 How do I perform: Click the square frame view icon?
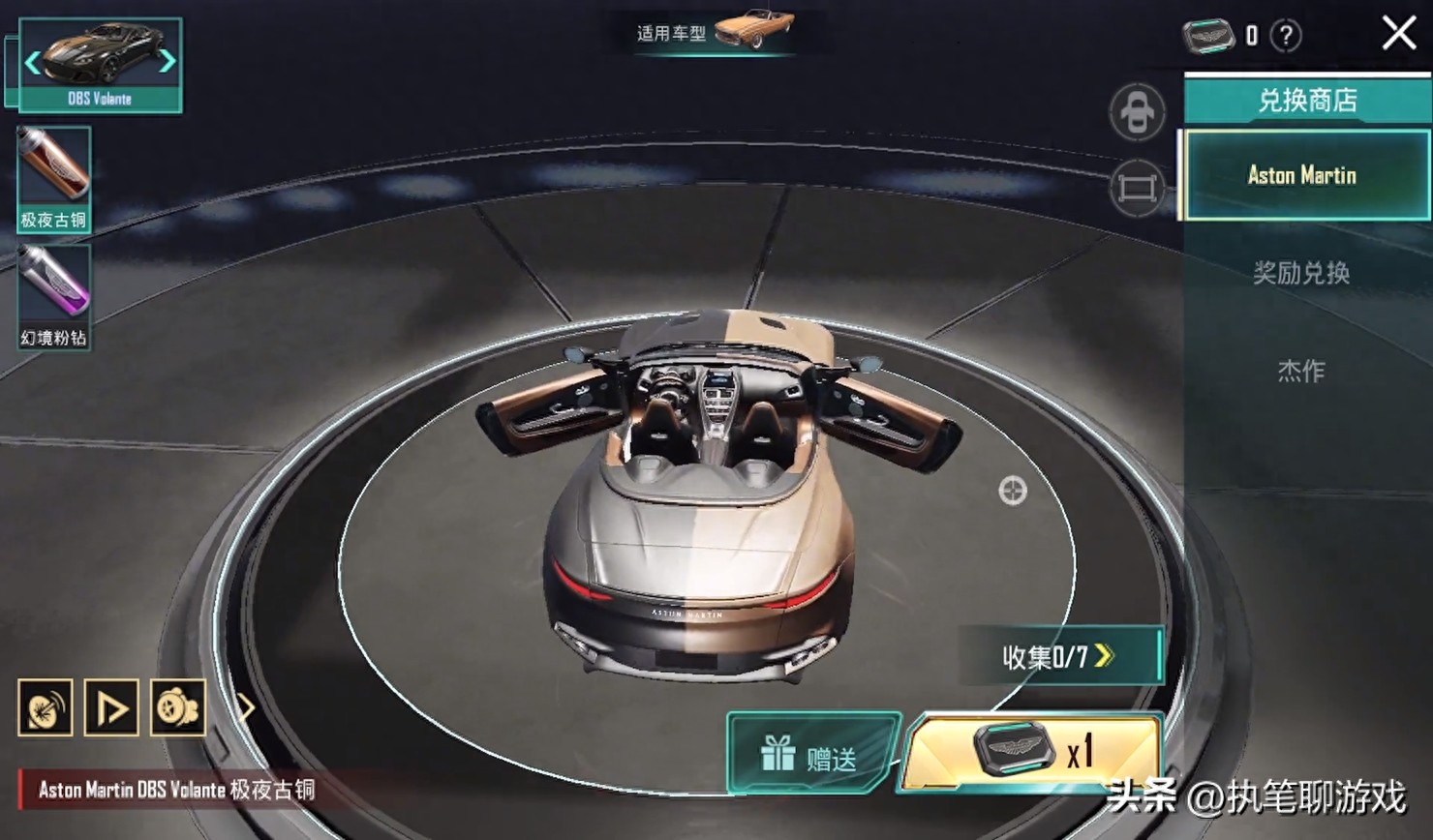pos(1137,187)
